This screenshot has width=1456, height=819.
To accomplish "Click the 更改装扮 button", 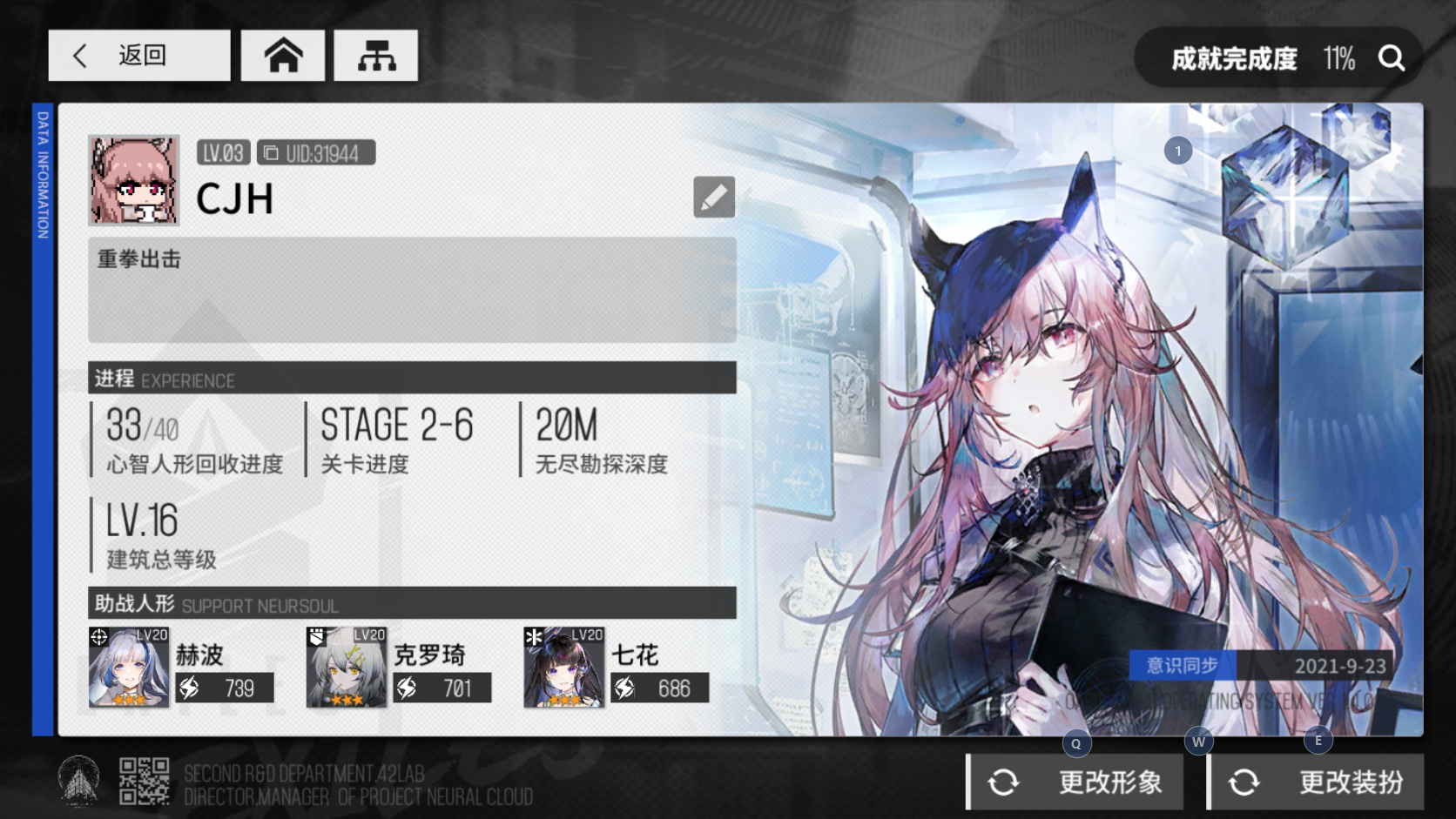I will click(x=1315, y=782).
